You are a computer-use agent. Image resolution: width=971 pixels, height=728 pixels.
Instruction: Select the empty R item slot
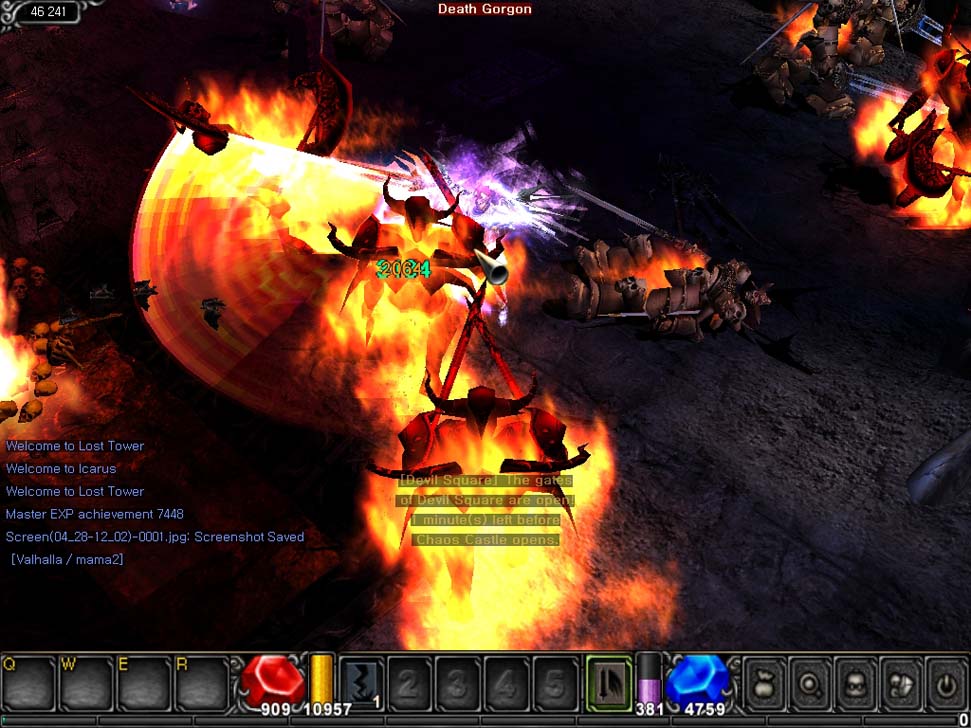[201, 683]
